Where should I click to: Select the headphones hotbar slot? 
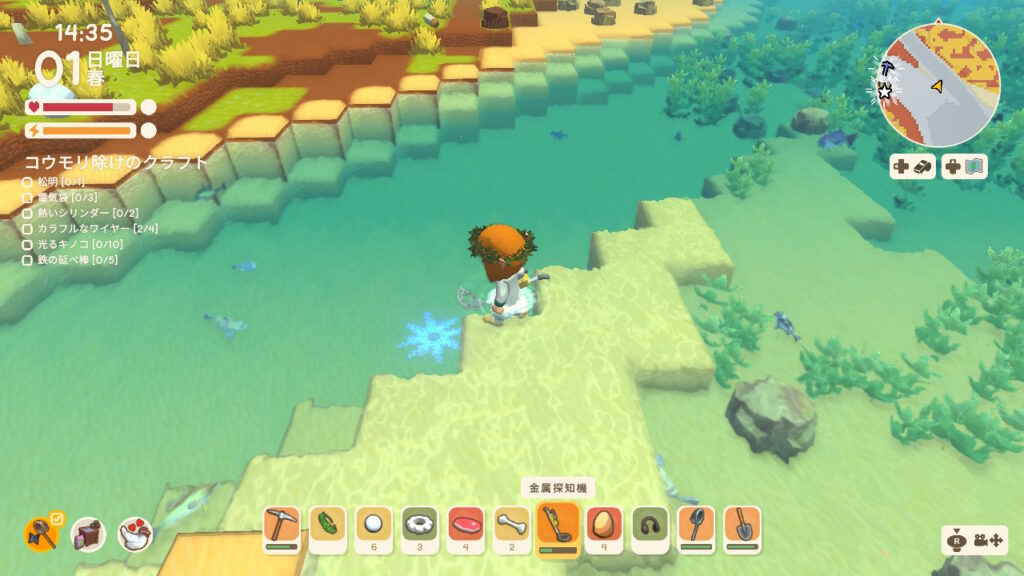pos(650,527)
